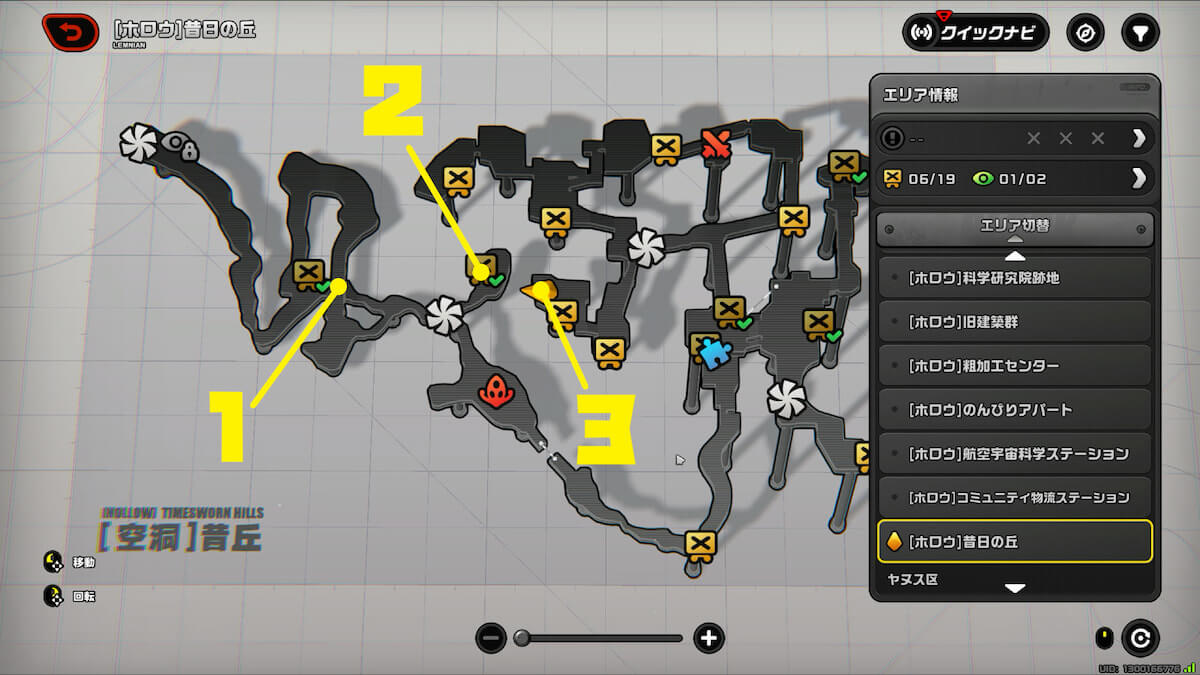
Task: Click the red back arrow button
Action: [70, 32]
